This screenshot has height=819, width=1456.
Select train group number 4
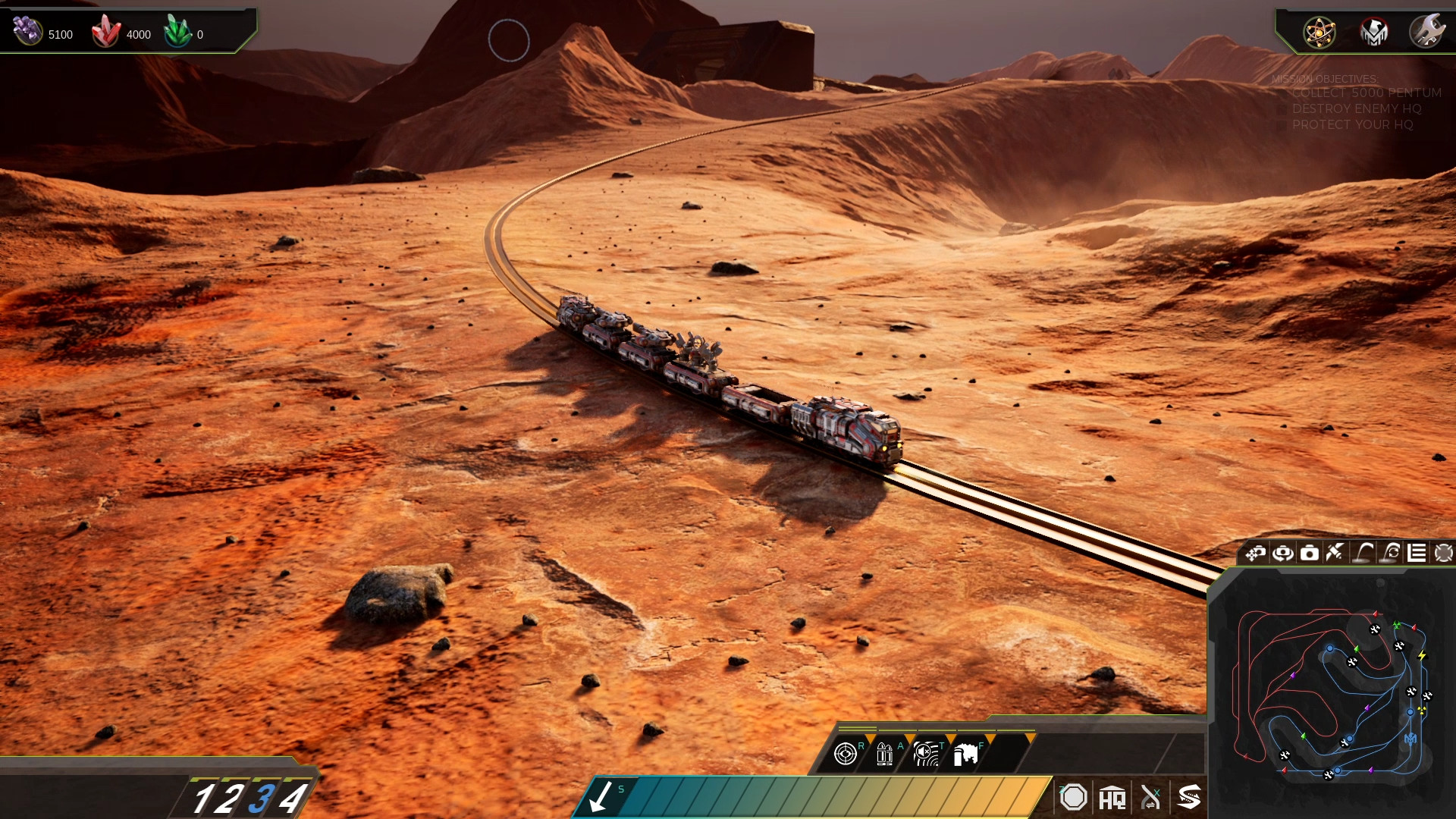tap(293, 799)
